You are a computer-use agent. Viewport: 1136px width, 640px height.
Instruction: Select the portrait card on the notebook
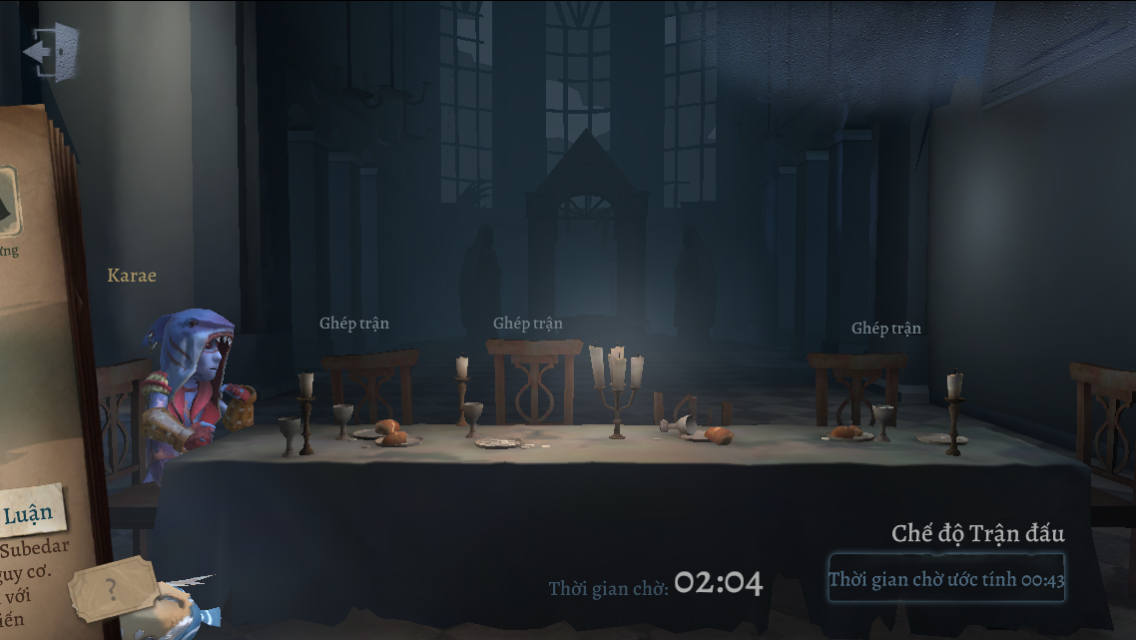tap(9, 201)
